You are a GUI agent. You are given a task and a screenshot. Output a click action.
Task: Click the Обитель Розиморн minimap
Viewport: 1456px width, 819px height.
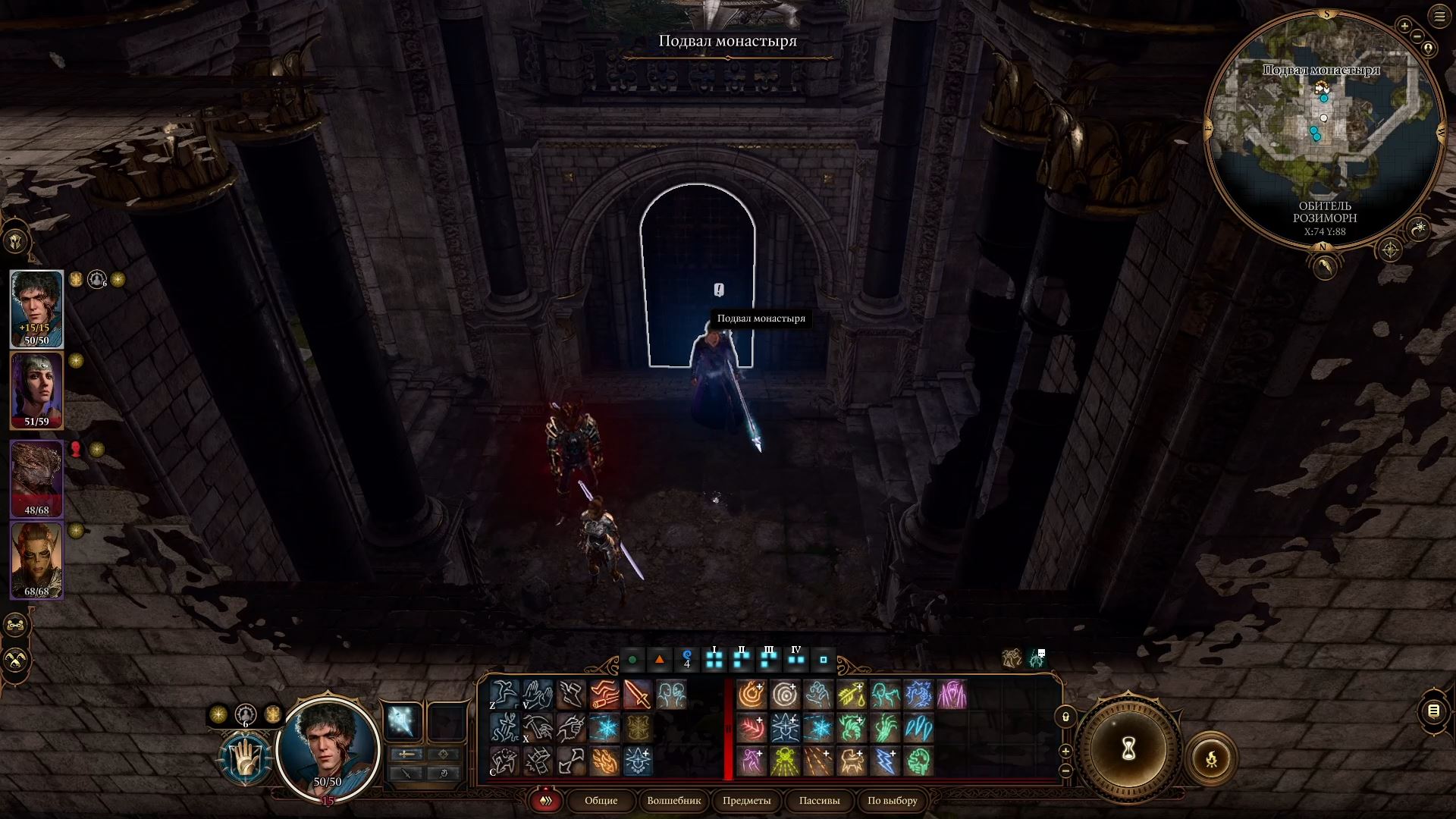(1324, 129)
